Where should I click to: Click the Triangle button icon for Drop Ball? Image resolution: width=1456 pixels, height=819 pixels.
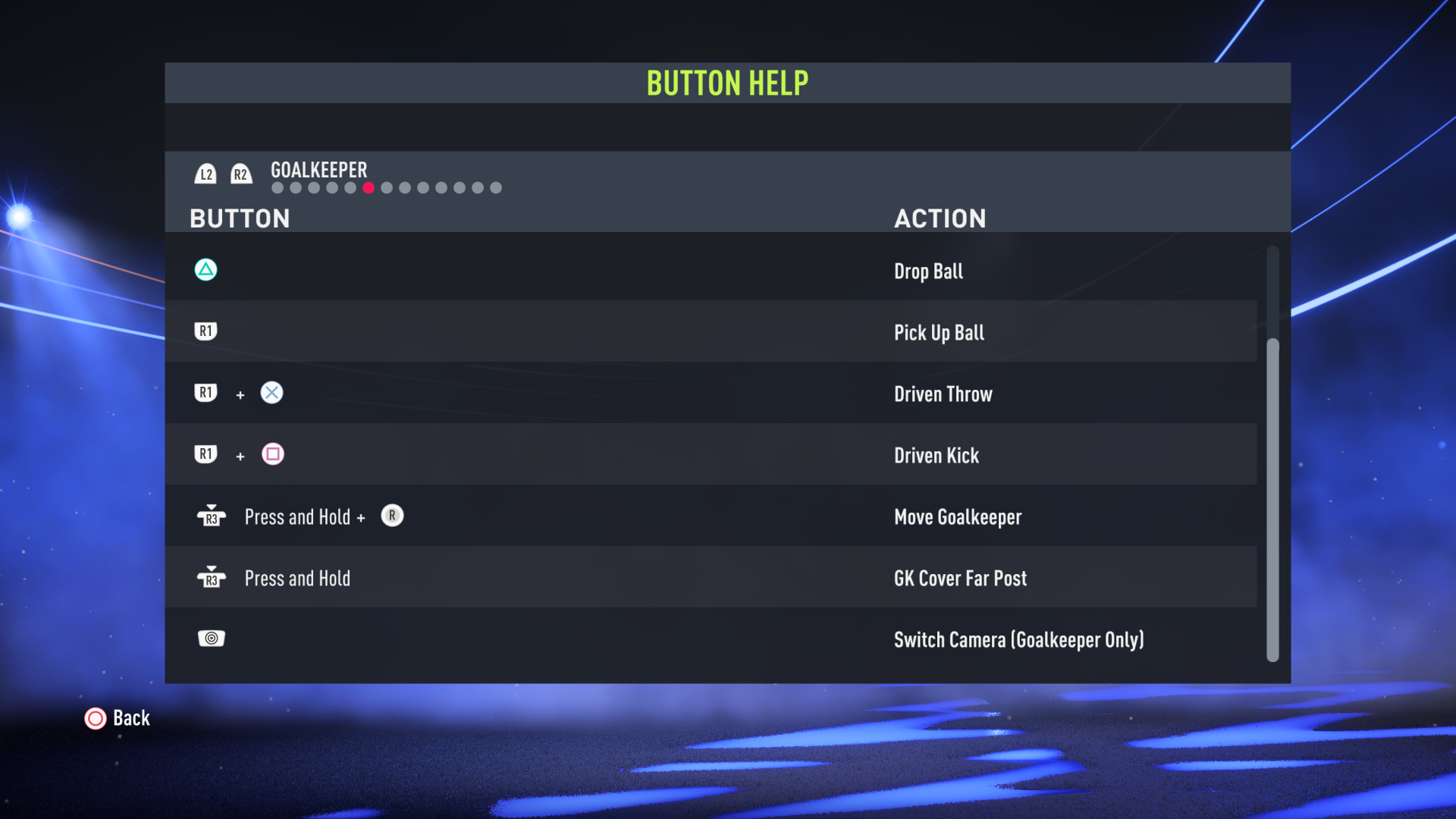(x=206, y=269)
